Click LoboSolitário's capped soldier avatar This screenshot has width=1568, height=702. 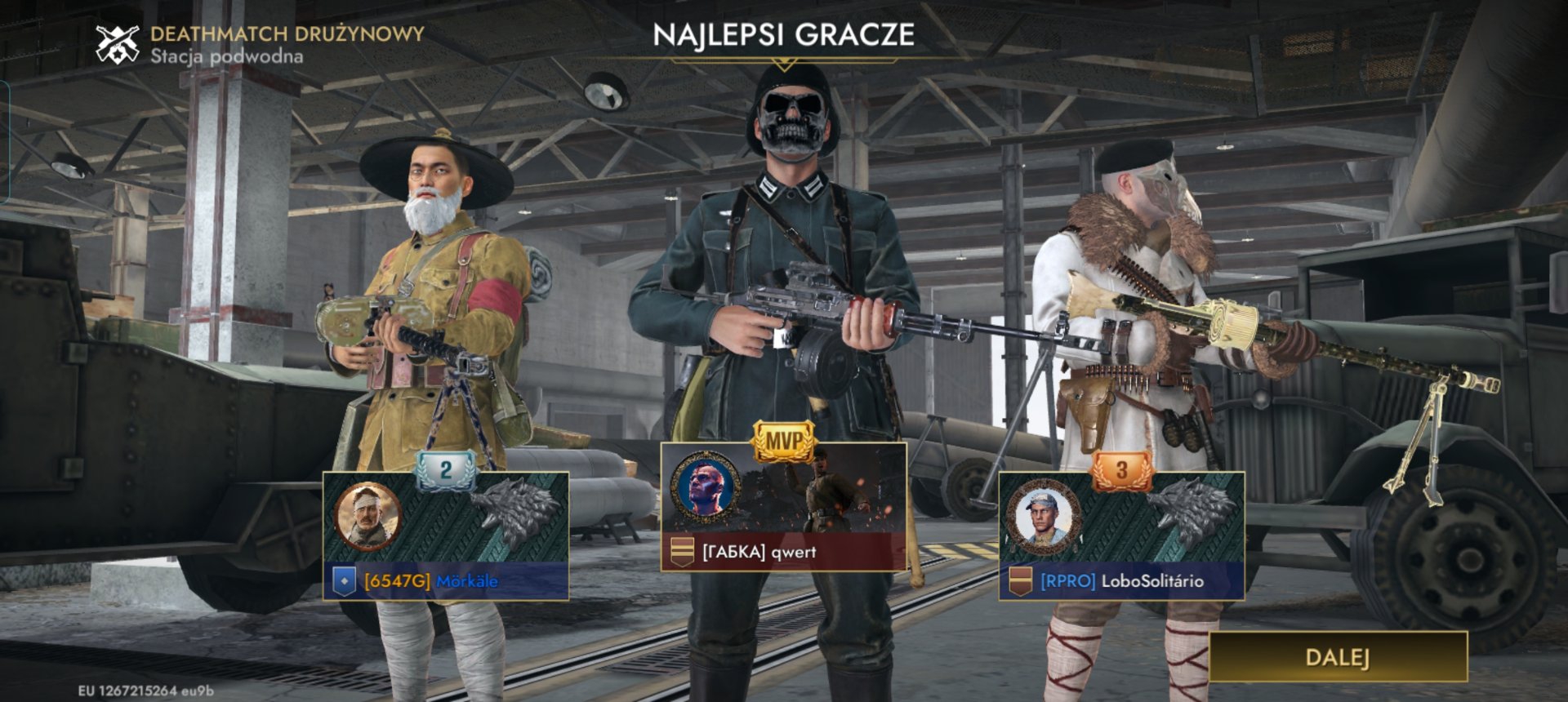1043,516
